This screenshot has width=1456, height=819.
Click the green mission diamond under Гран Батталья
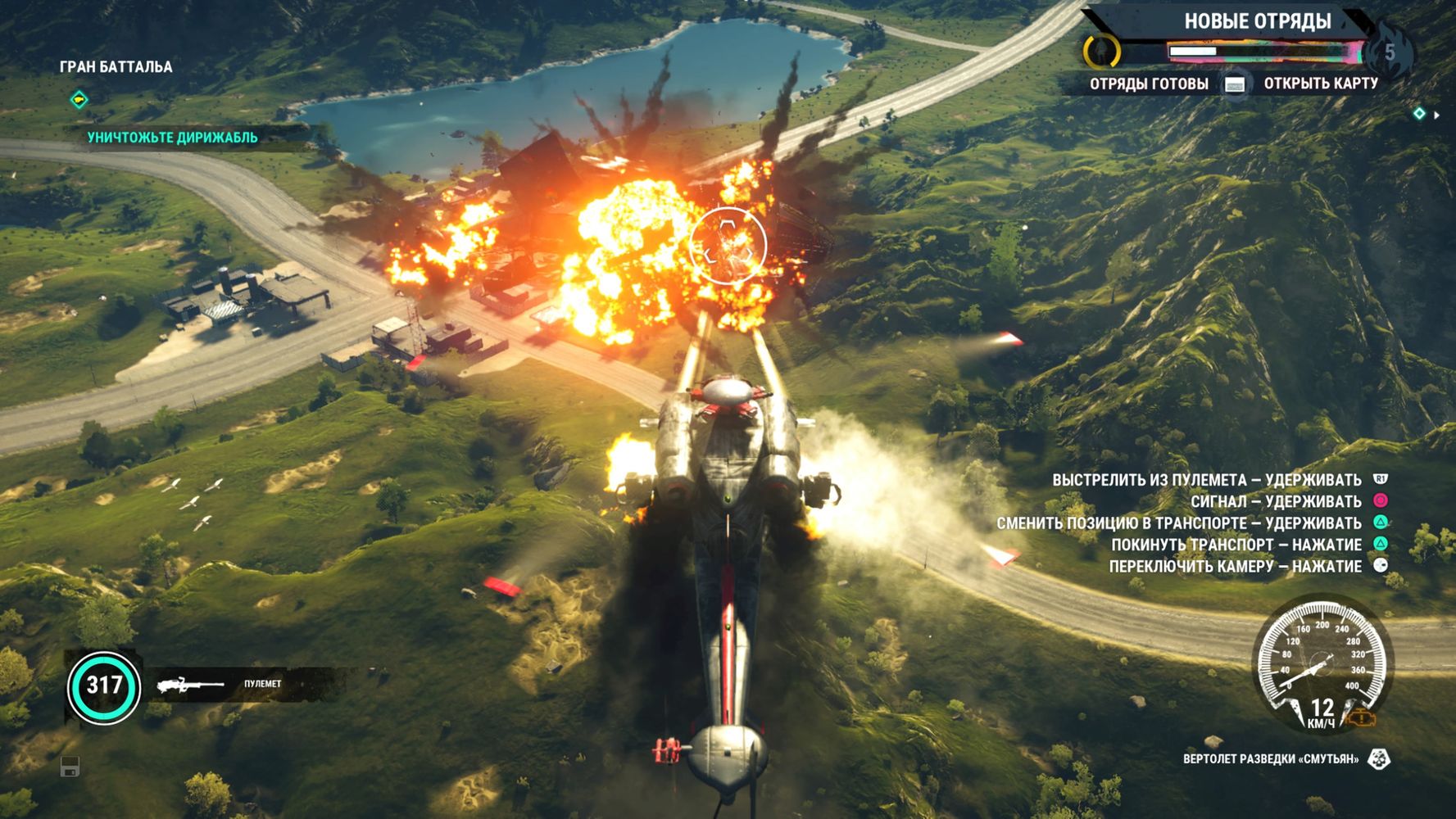79,100
